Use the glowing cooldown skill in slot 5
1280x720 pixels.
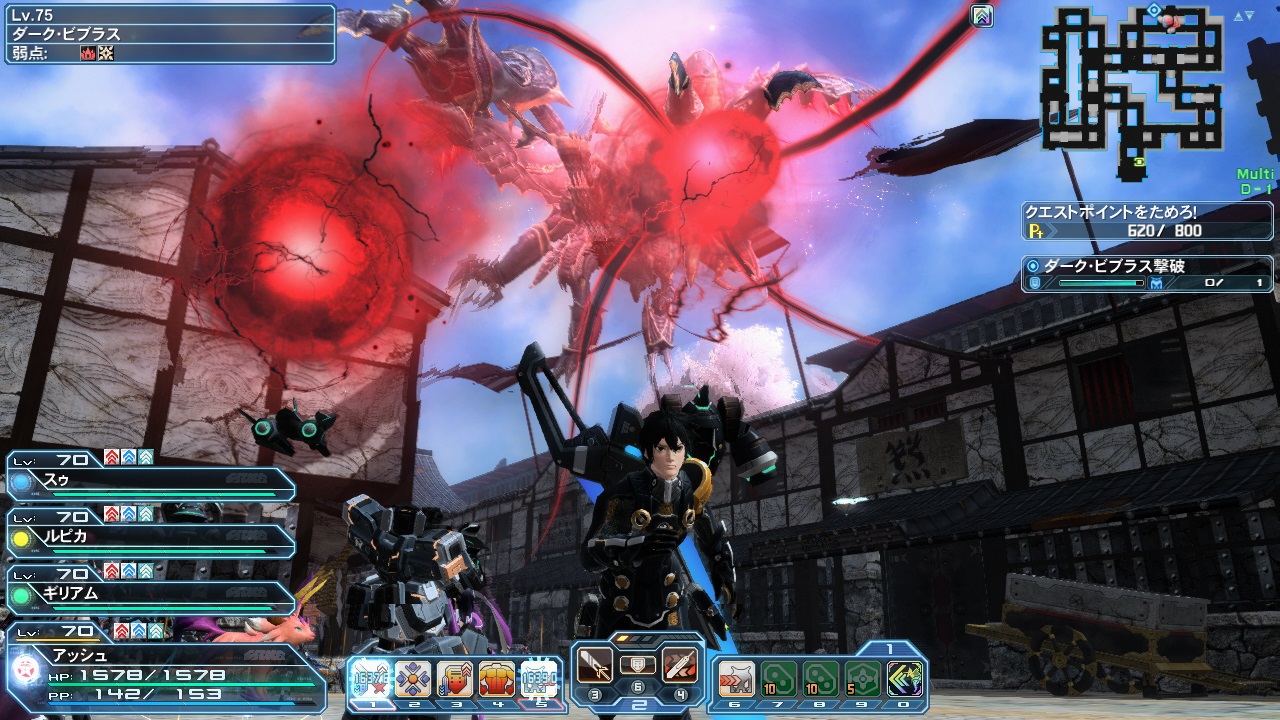click(x=539, y=679)
